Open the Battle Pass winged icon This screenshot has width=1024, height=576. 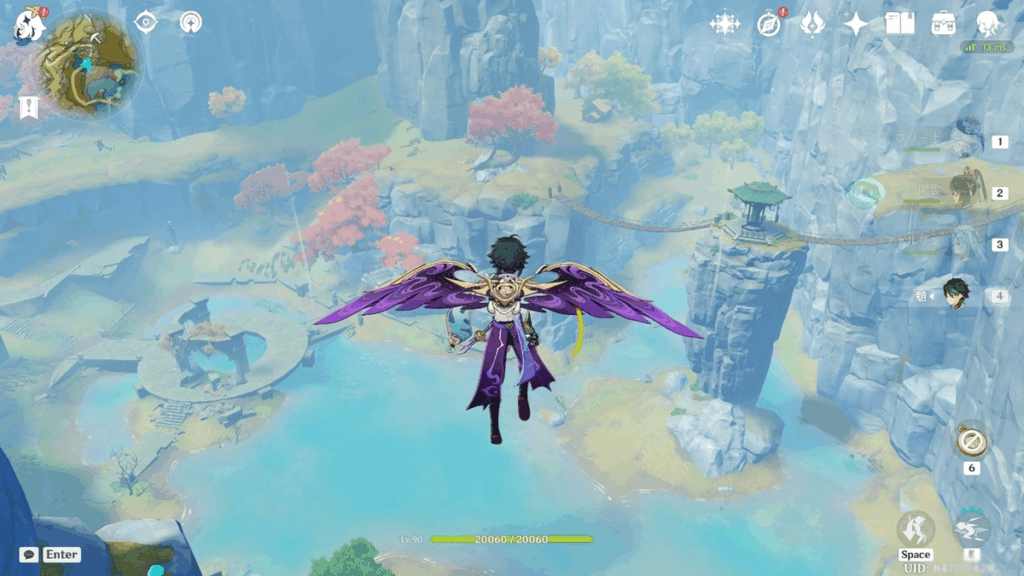coord(812,24)
